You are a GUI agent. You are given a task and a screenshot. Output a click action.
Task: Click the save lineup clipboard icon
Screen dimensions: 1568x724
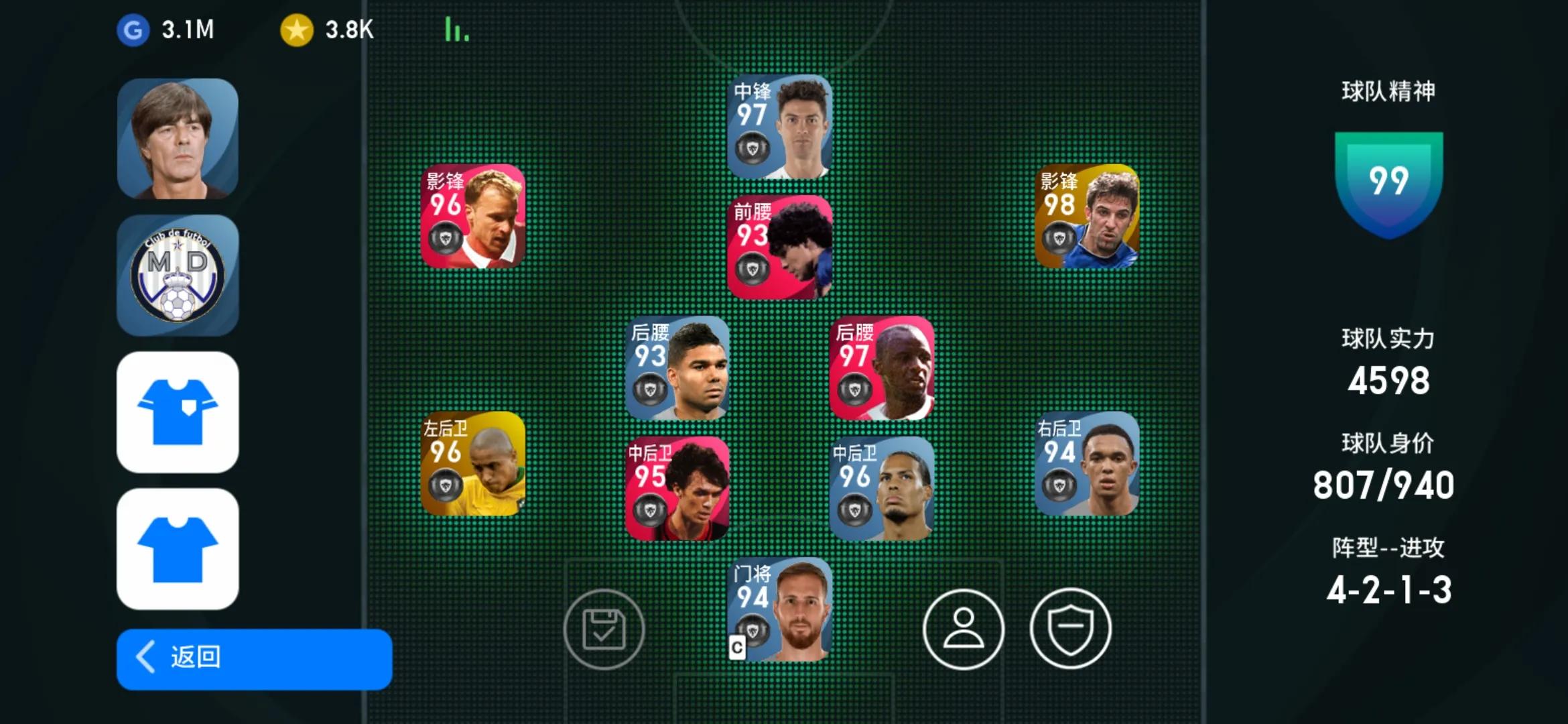pos(604,629)
